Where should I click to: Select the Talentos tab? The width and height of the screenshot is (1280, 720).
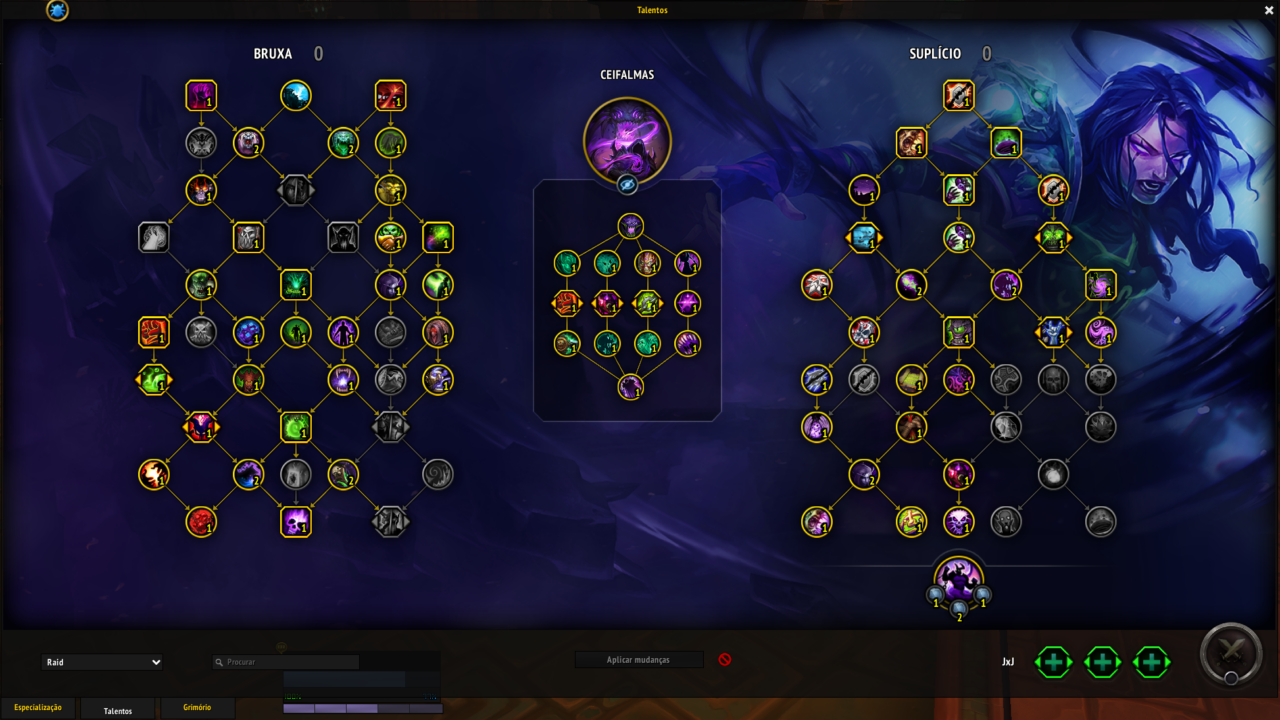(118, 710)
